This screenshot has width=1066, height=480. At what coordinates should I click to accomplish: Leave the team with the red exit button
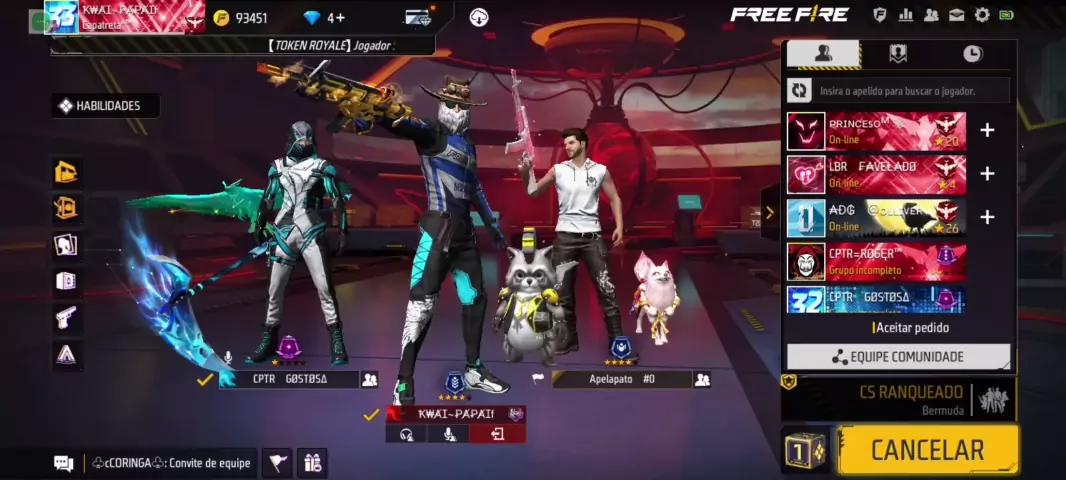497,434
